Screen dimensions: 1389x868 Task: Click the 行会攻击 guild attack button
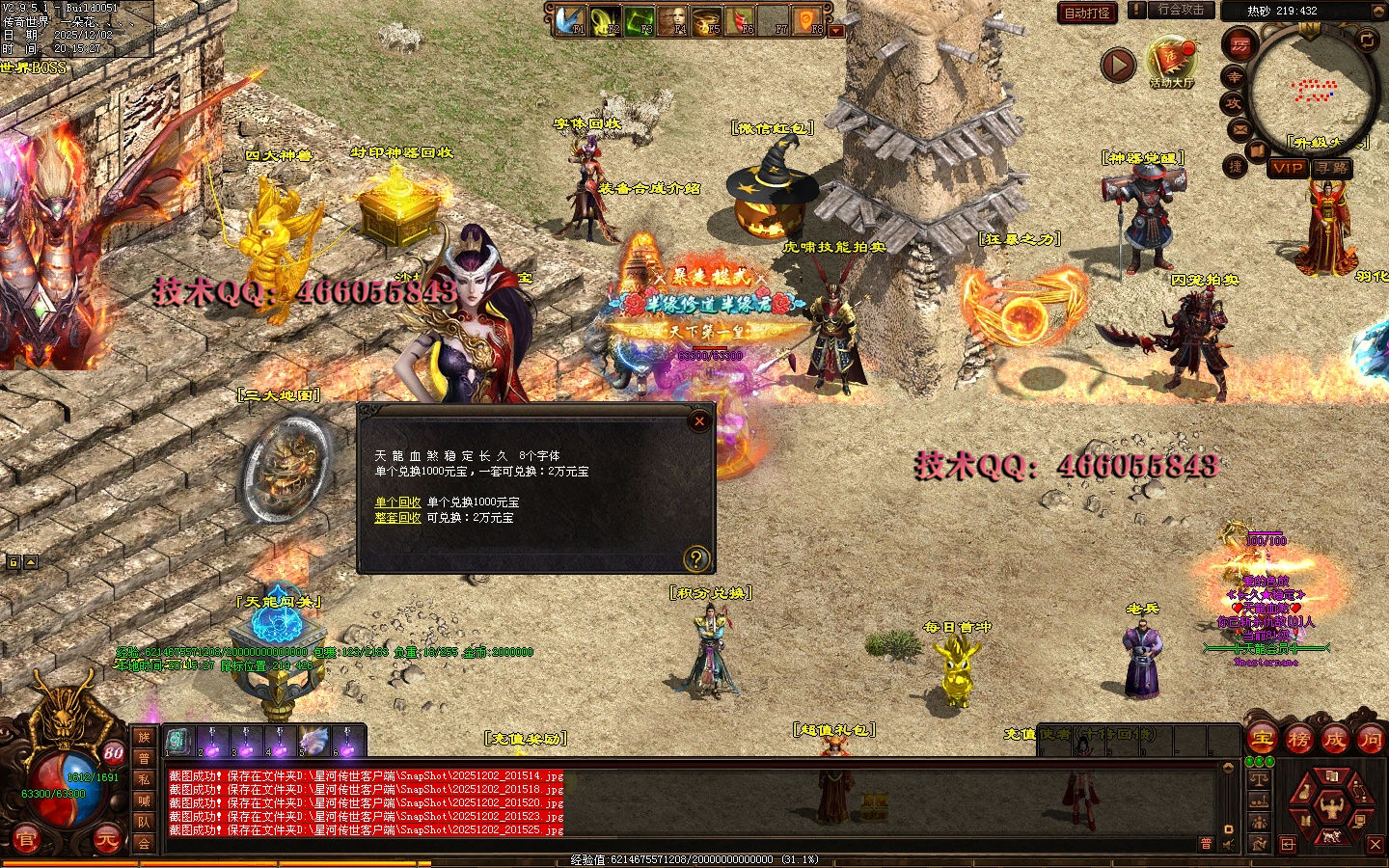pyautogui.click(x=1181, y=10)
